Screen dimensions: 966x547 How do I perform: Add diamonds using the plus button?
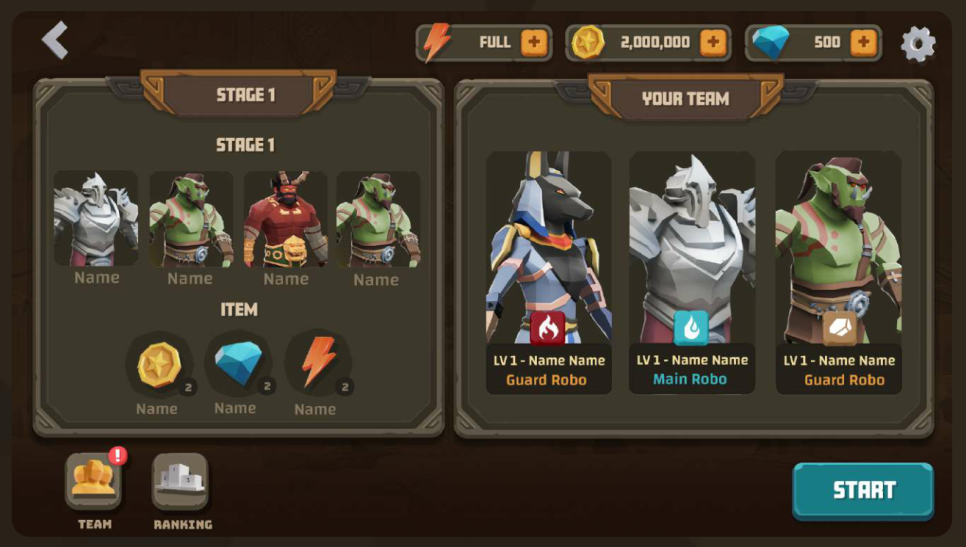point(864,43)
